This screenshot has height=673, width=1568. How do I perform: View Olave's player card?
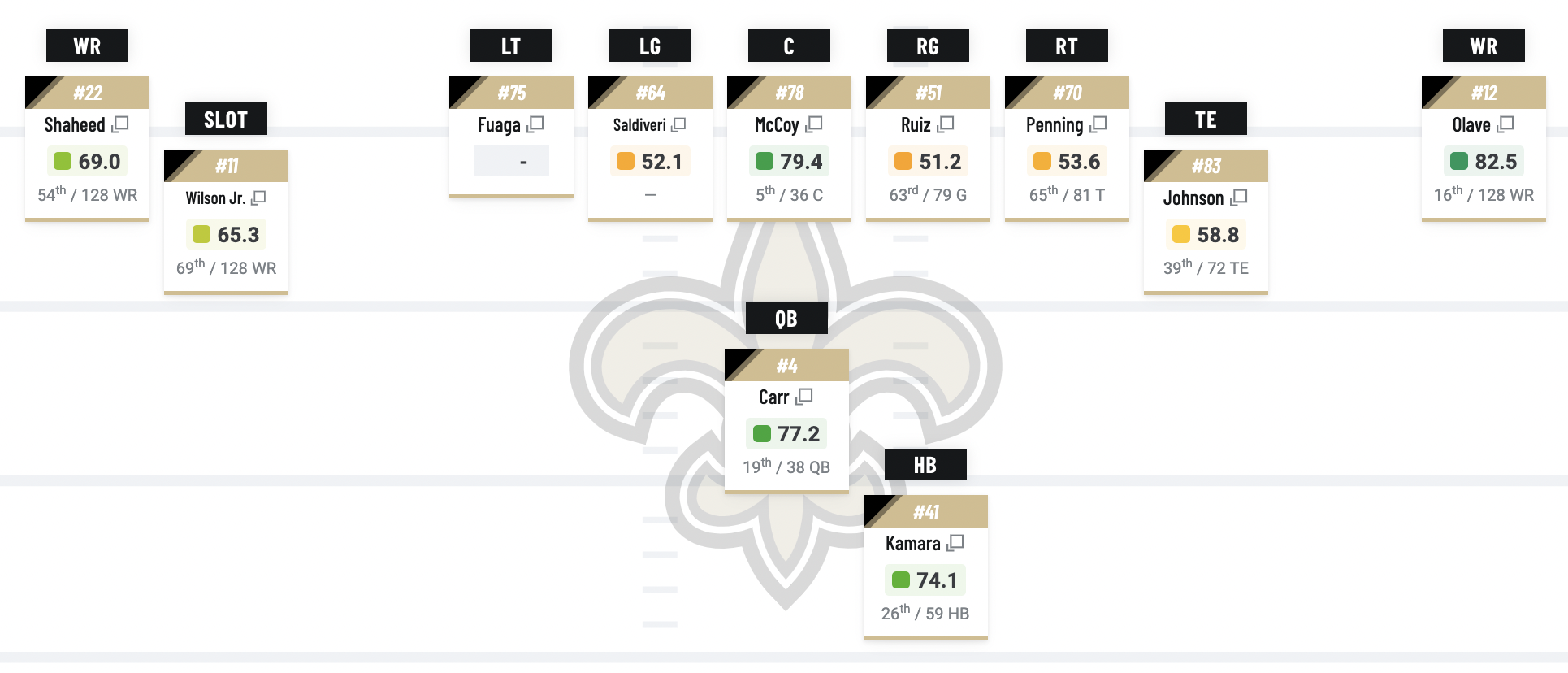click(x=1471, y=125)
